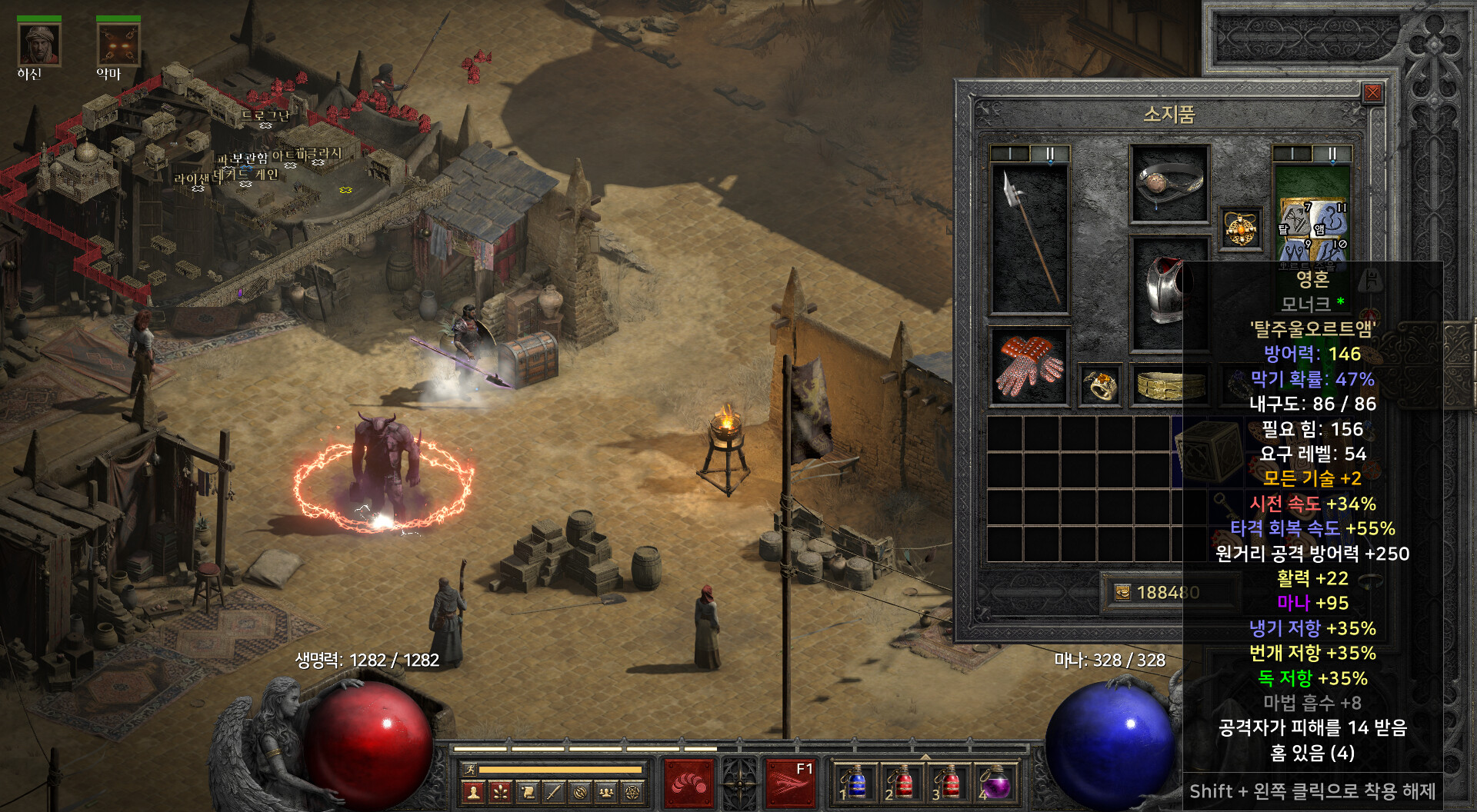This screenshot has width=1477, height=812.
Task: Use the red healing potion in belt slot 2
Action: coord(902,784)
